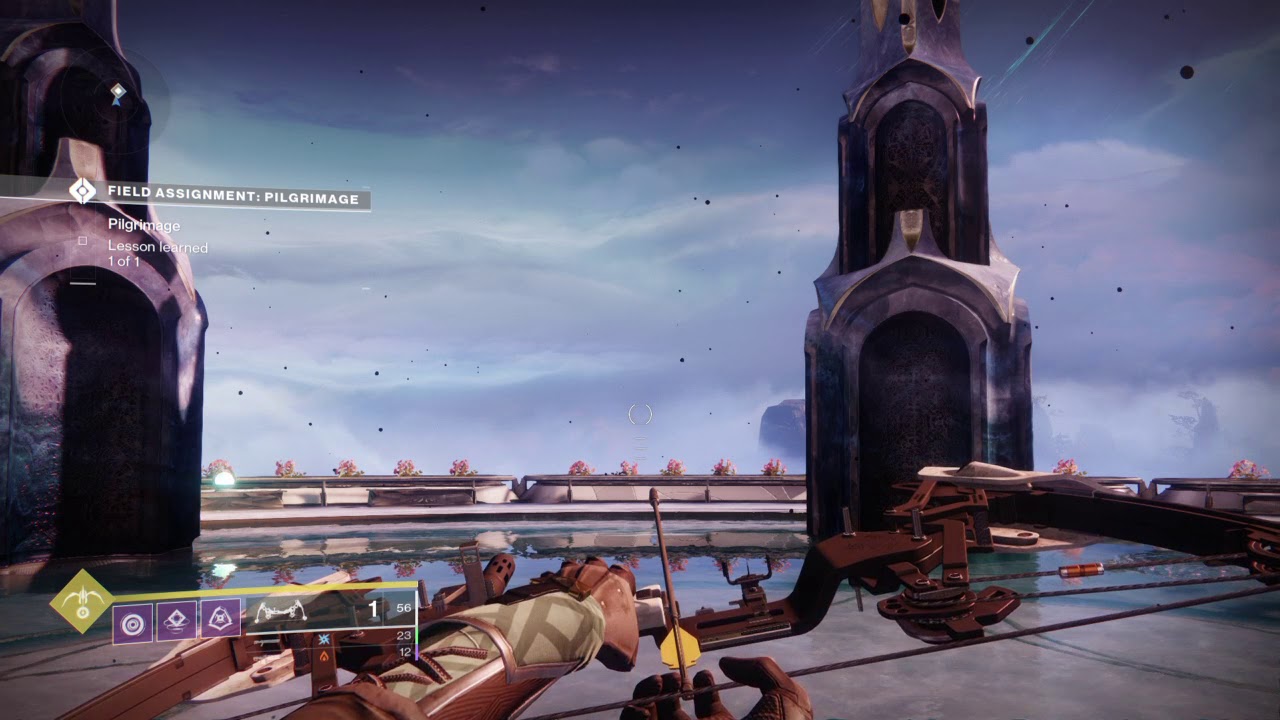Click the Field Assignment diamond emblem
The image size is (1280, 720).
pos(82,191)
